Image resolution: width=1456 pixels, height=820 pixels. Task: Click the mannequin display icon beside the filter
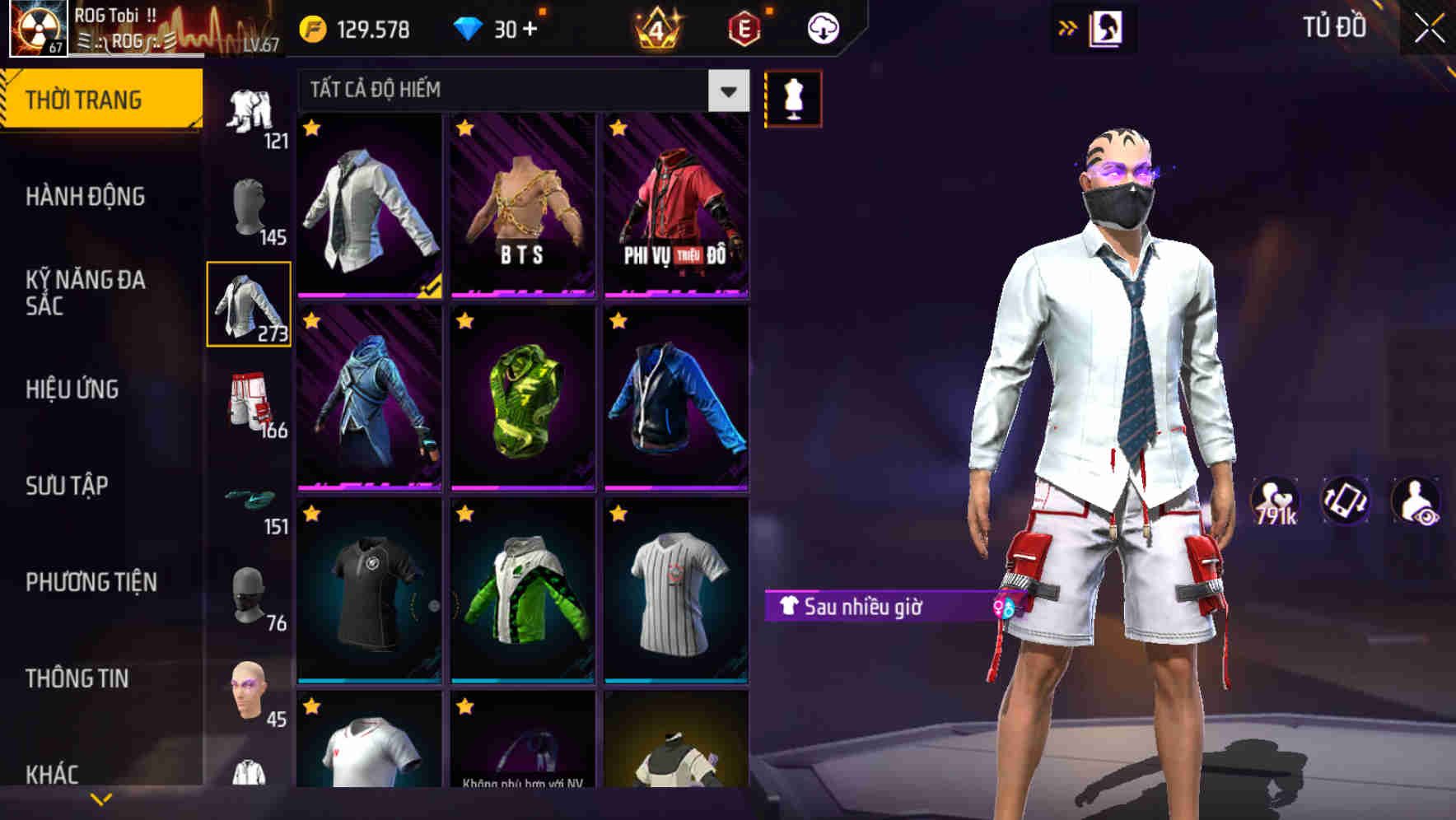793,97
